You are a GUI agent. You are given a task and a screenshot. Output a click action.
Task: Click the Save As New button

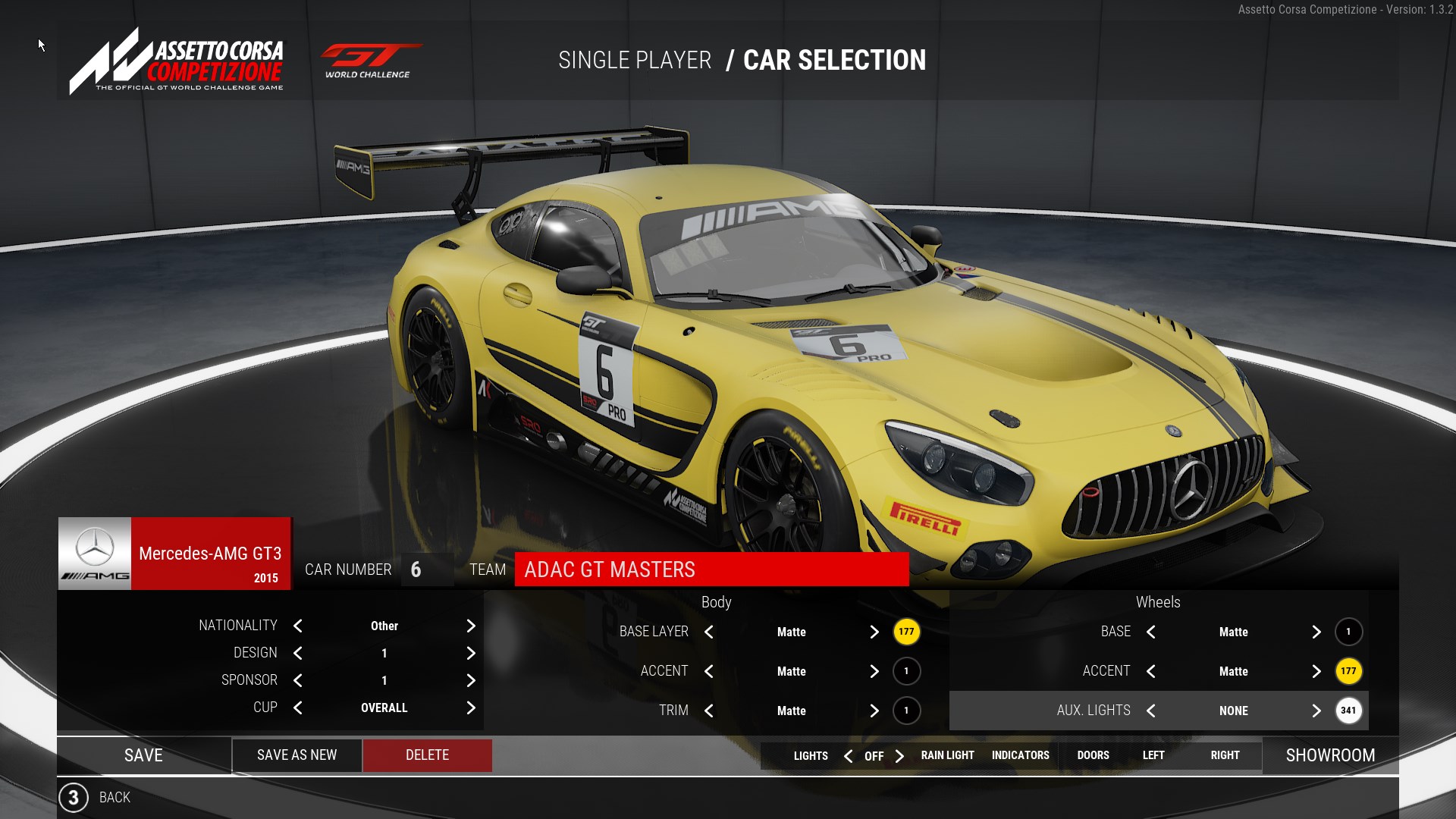pyautogui.click(x=297, y=755)
